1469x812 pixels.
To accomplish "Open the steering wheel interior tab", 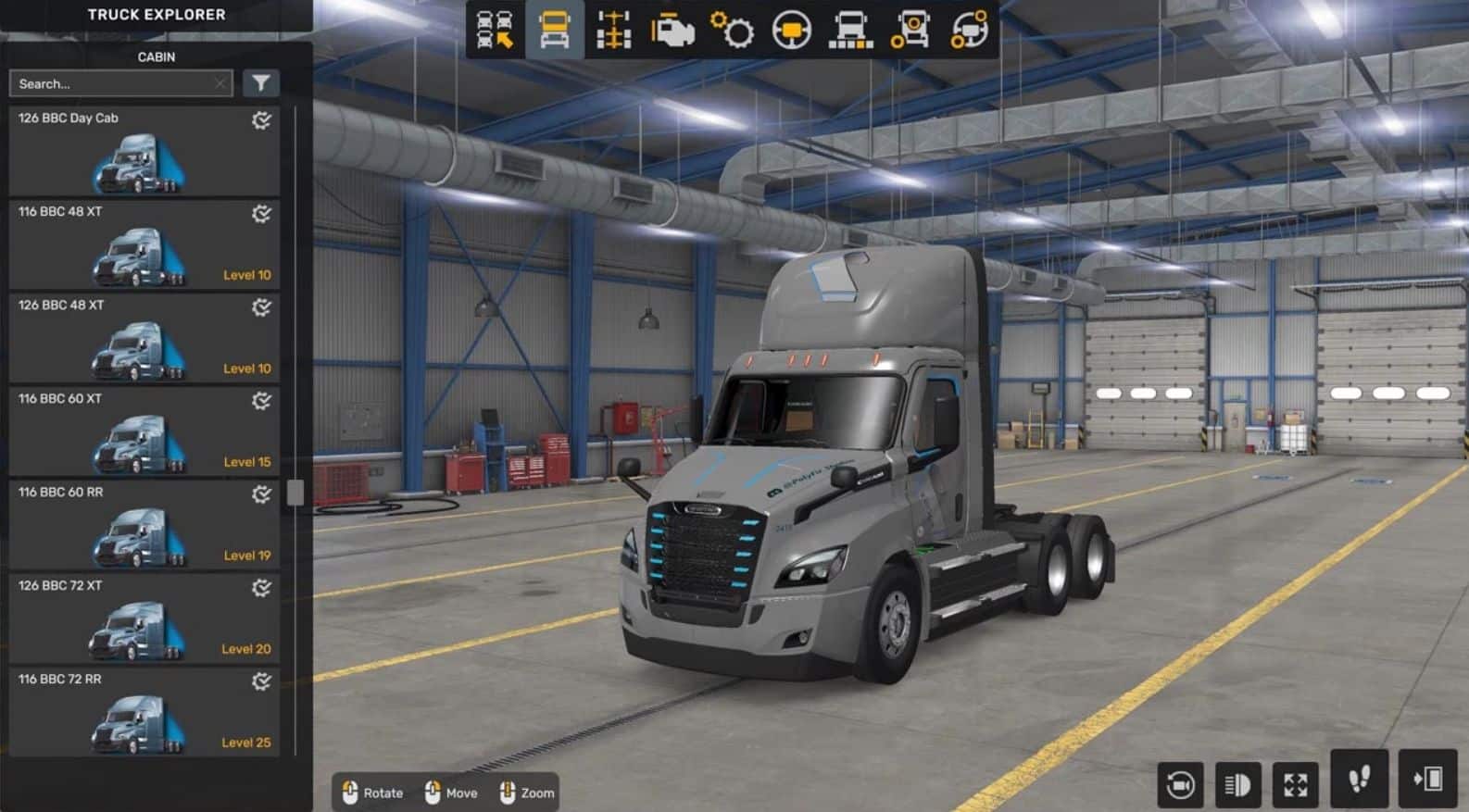I will pyautogui.click(x=791, y=30).
